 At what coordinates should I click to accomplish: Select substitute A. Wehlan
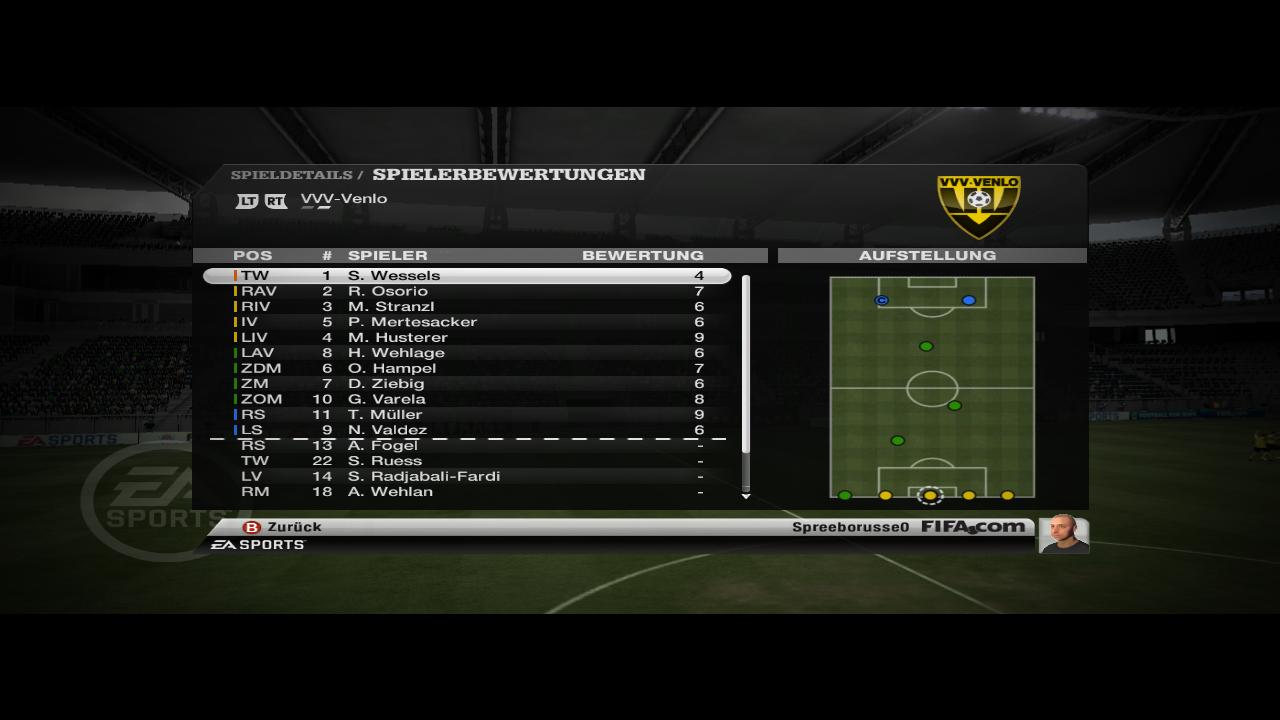(467, 492)
